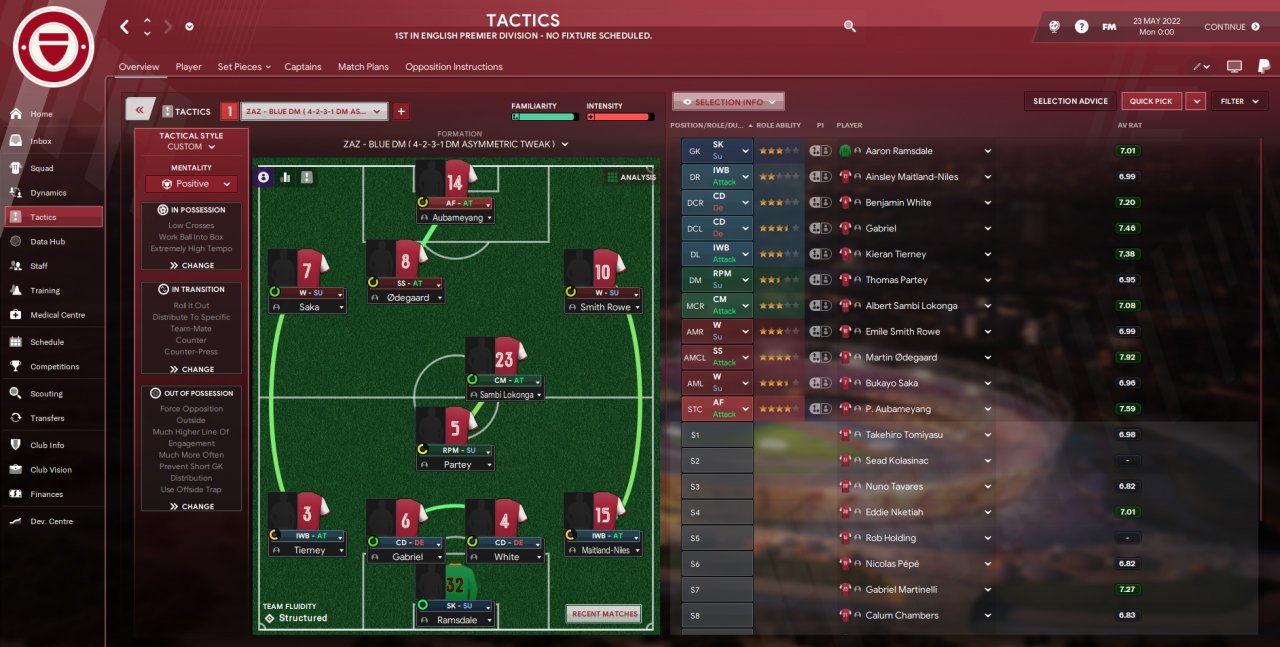
Task: Open the Squad section in sidebar
Action: [42, 168]
